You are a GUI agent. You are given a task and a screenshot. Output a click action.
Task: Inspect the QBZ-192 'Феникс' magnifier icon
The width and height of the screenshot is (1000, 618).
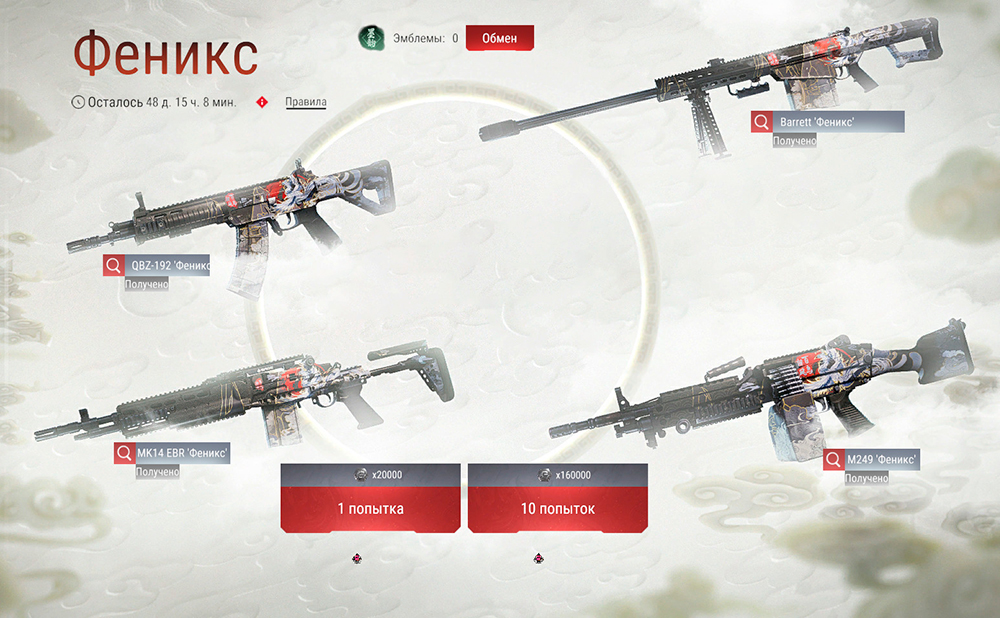114,265
